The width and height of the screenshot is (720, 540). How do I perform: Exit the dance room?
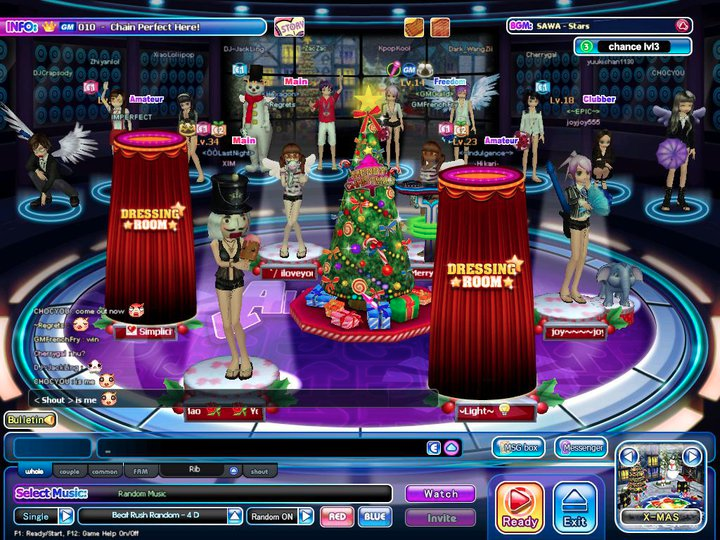pyautogui.click(x=574, y=506)
